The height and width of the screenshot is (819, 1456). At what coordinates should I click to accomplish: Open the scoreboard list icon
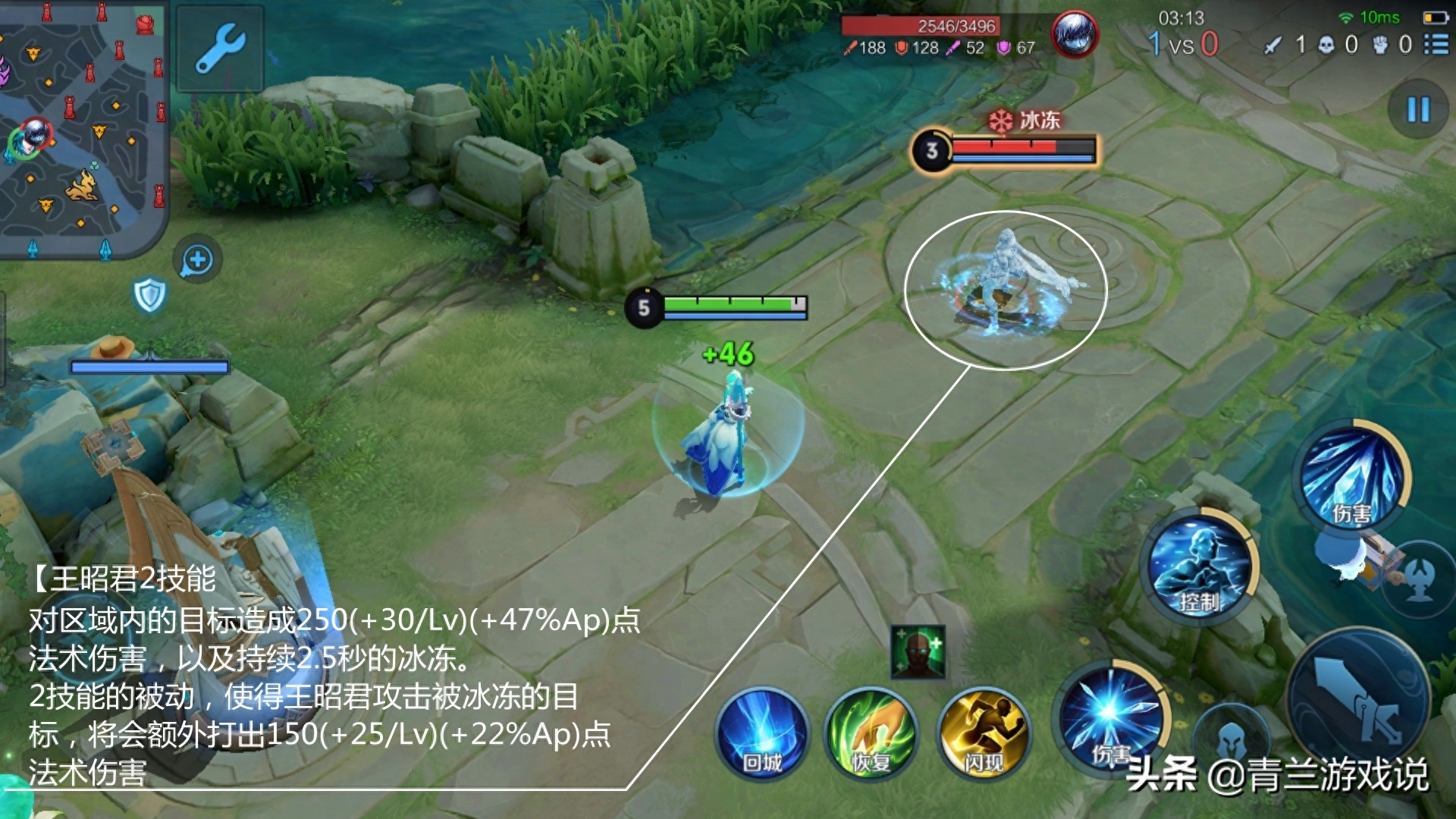point(1436,45)
